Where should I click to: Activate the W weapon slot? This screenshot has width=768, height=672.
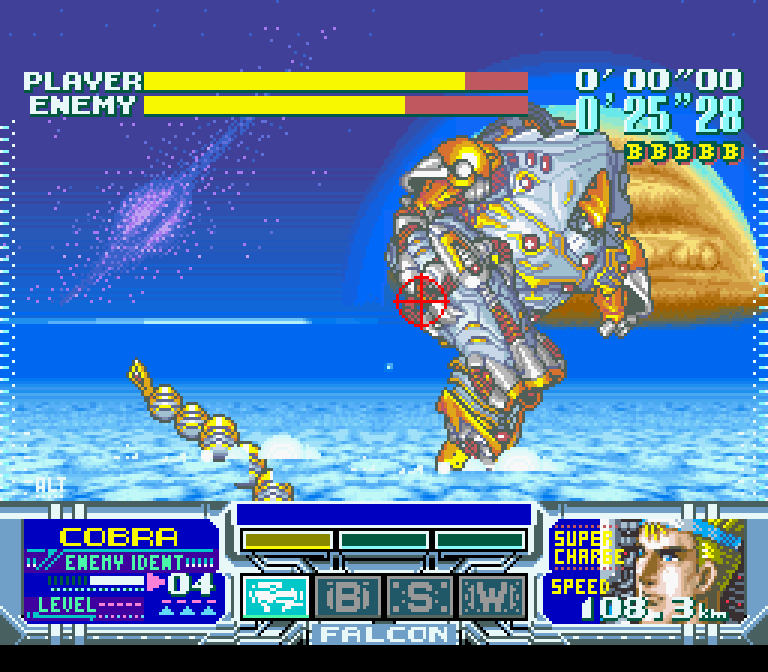click(492, 596)
